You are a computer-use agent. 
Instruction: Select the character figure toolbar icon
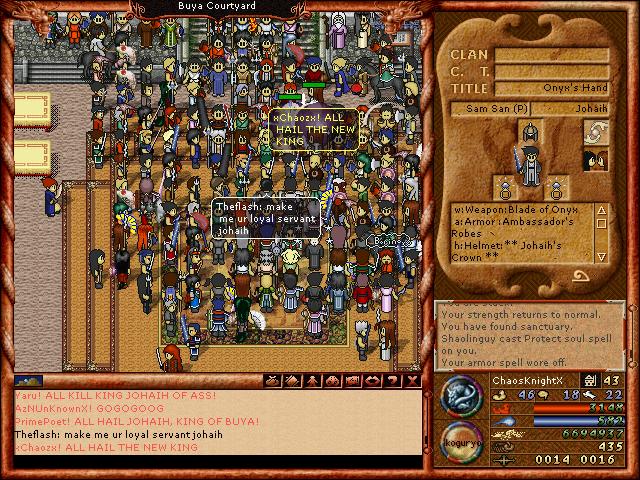pos(312,381)
